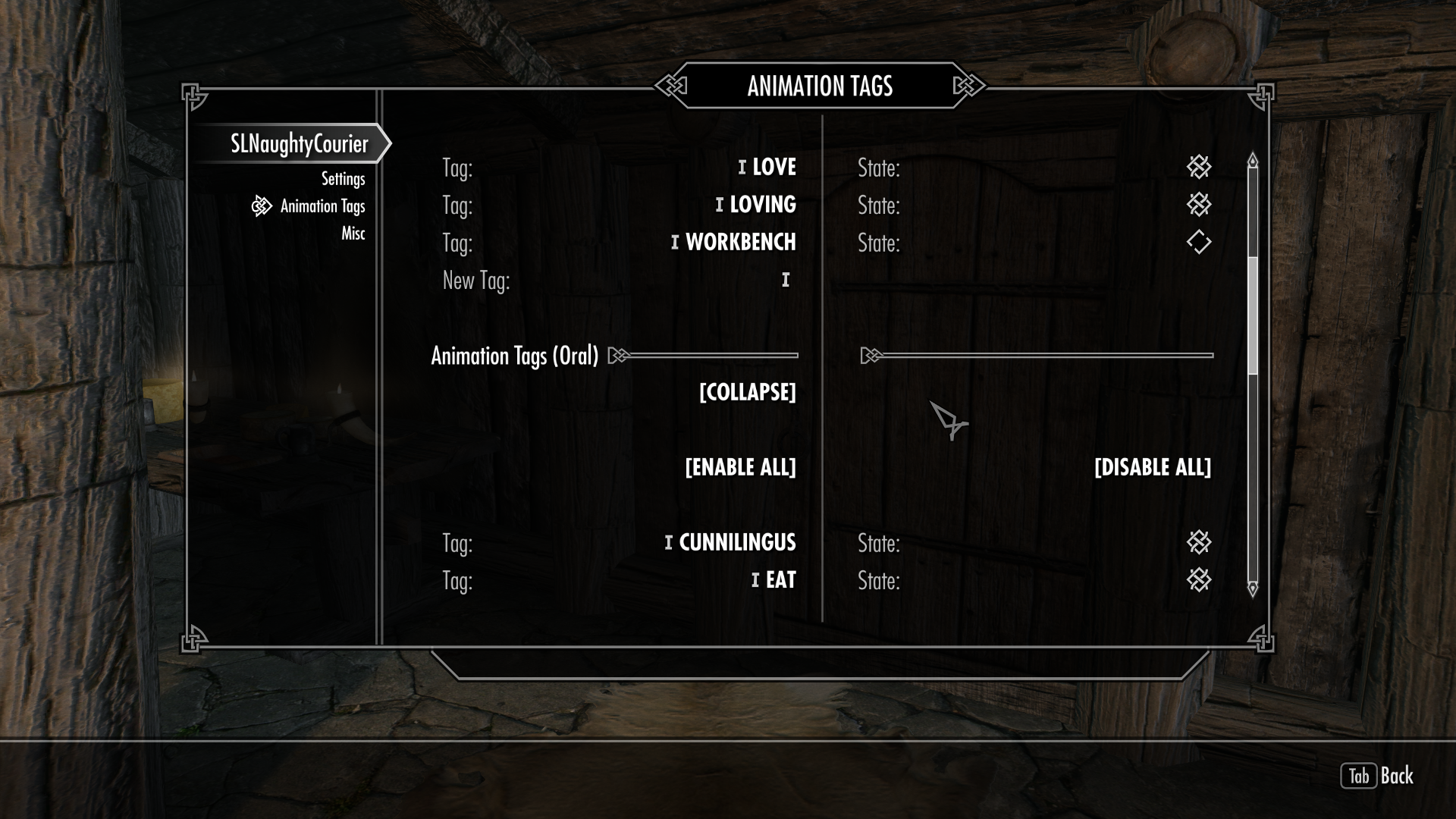Select the SLNaughtyCourier mod entry
The width and height of the screenshot is (1456, 819).
point(299,144)
